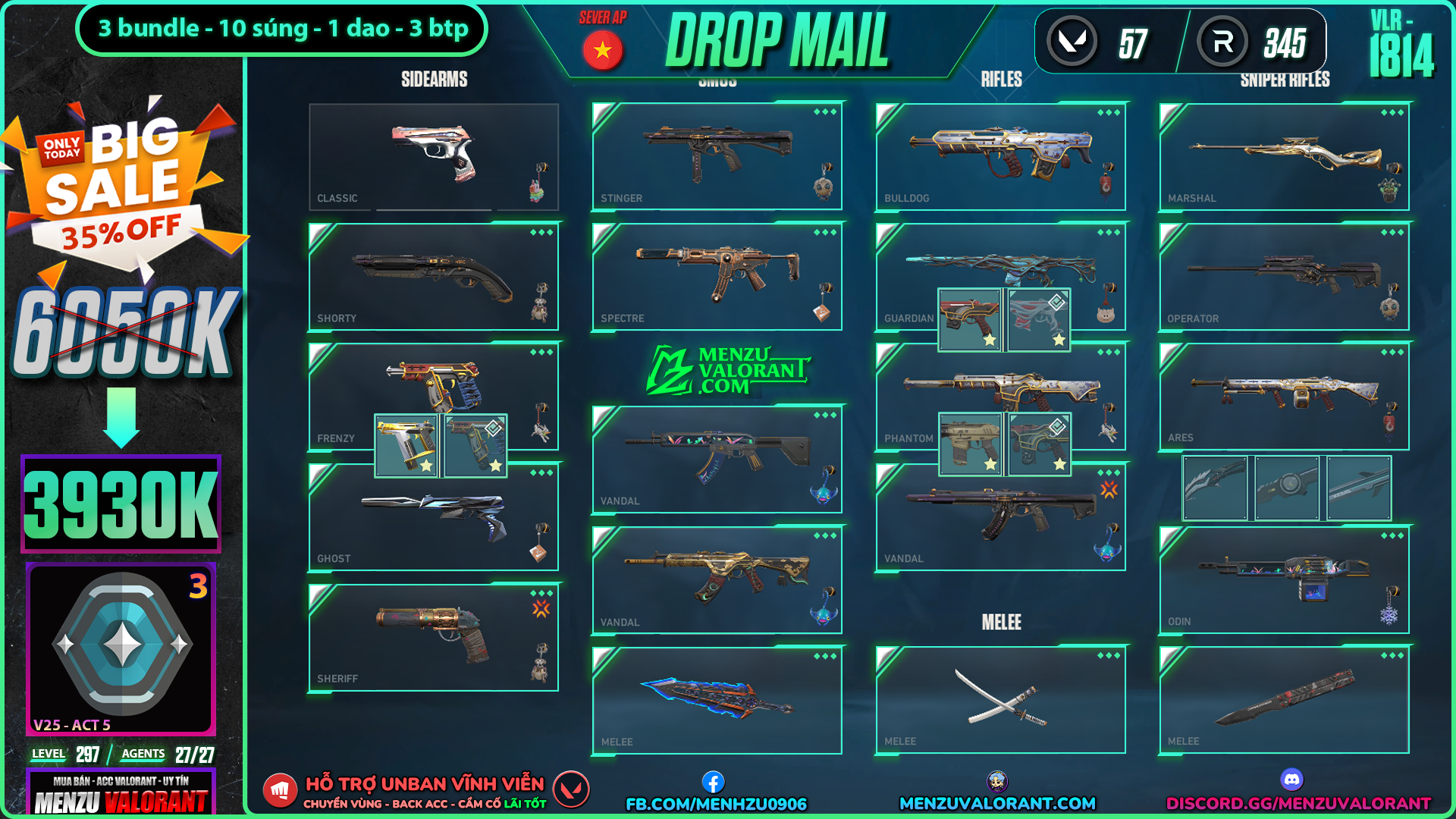Select the Ghost pistol slot
This screenshot has height=819, width=1456.
[433, 517]
